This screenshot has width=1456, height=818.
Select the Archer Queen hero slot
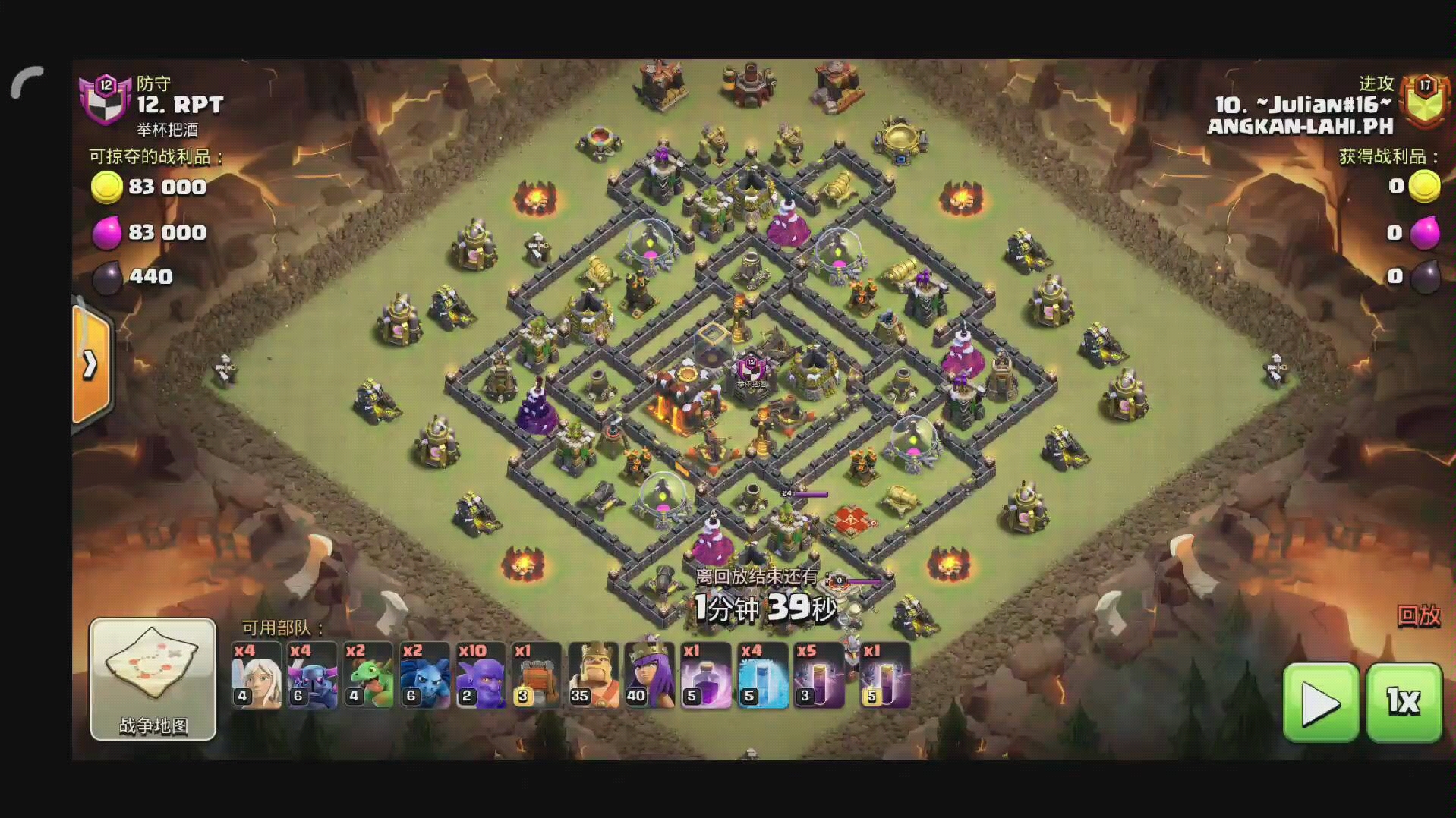click(x=649, y=675)
